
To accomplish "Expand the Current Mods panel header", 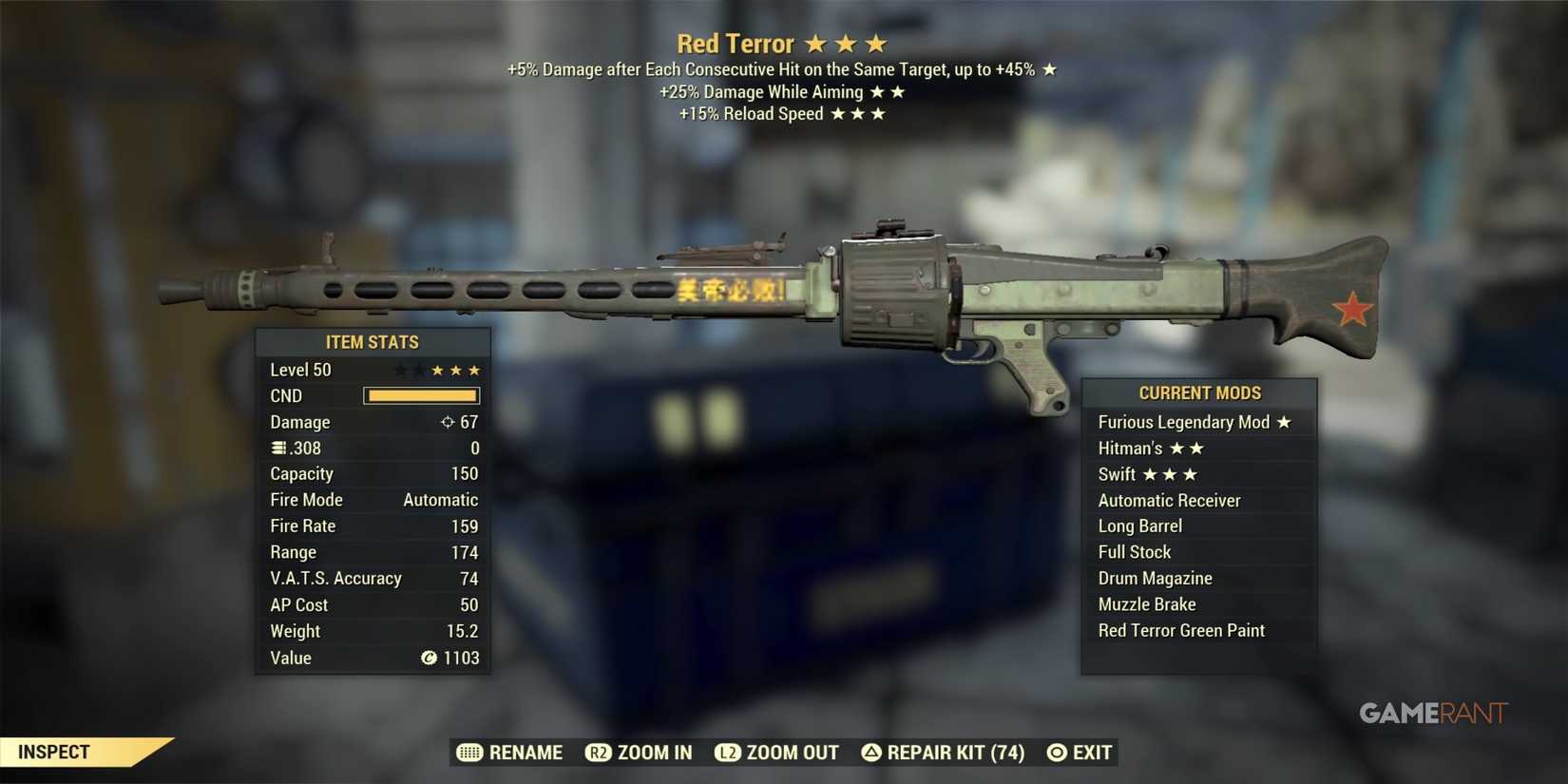I will pos(1199,392).
